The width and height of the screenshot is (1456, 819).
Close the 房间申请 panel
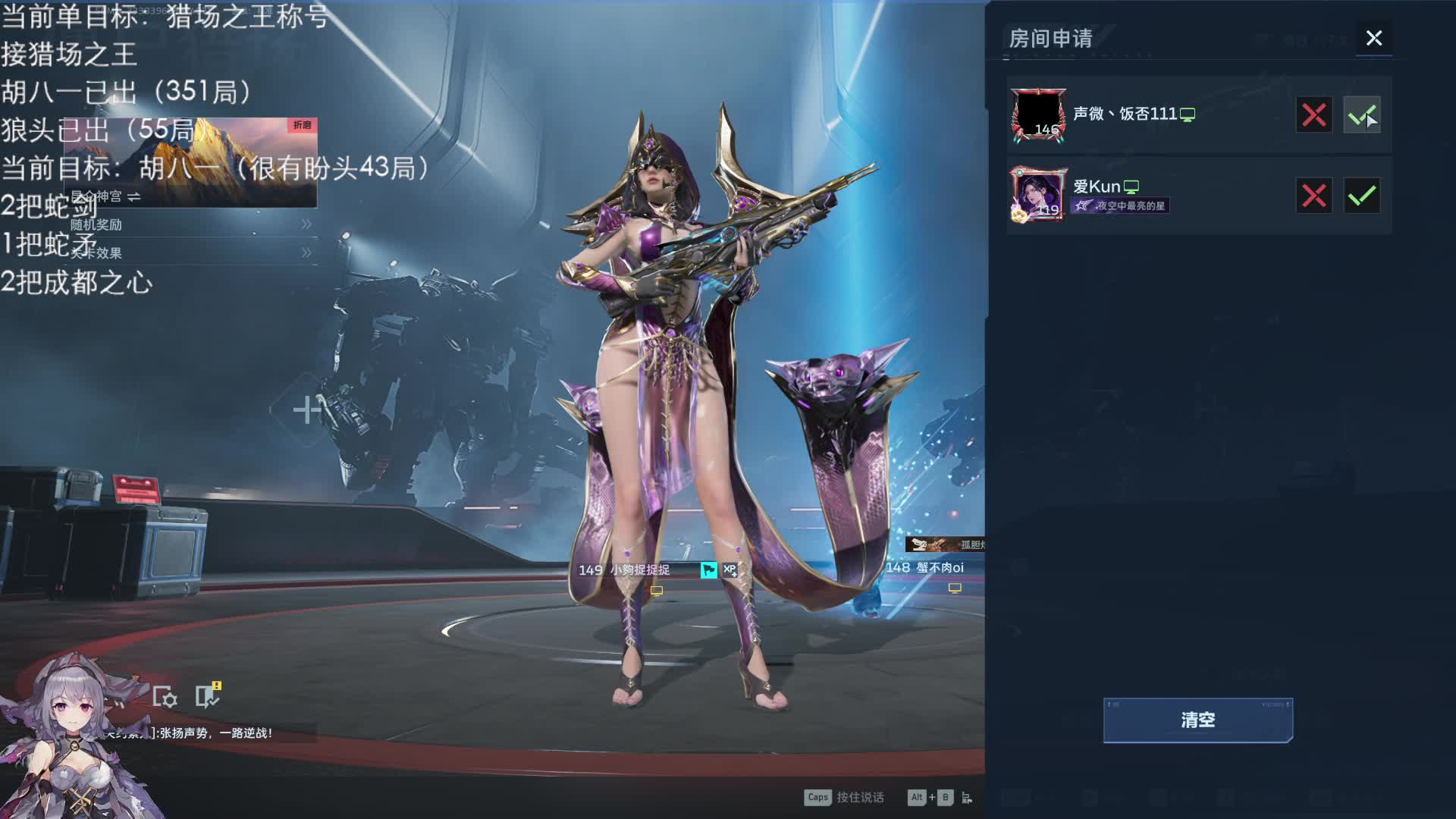pyautogui.click(x=1373, y=38)
